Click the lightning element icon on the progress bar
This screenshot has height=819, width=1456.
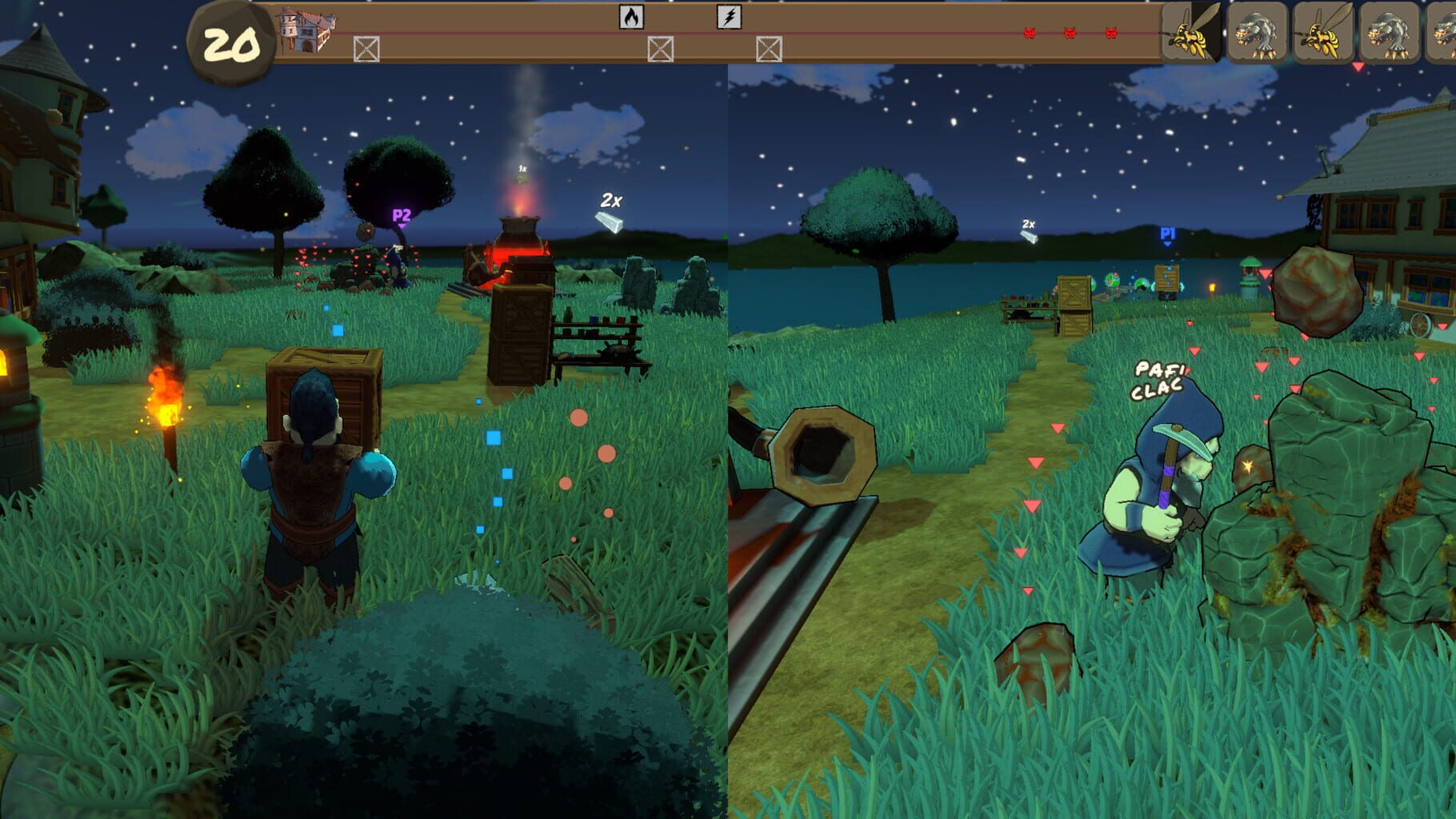point(728,18)
